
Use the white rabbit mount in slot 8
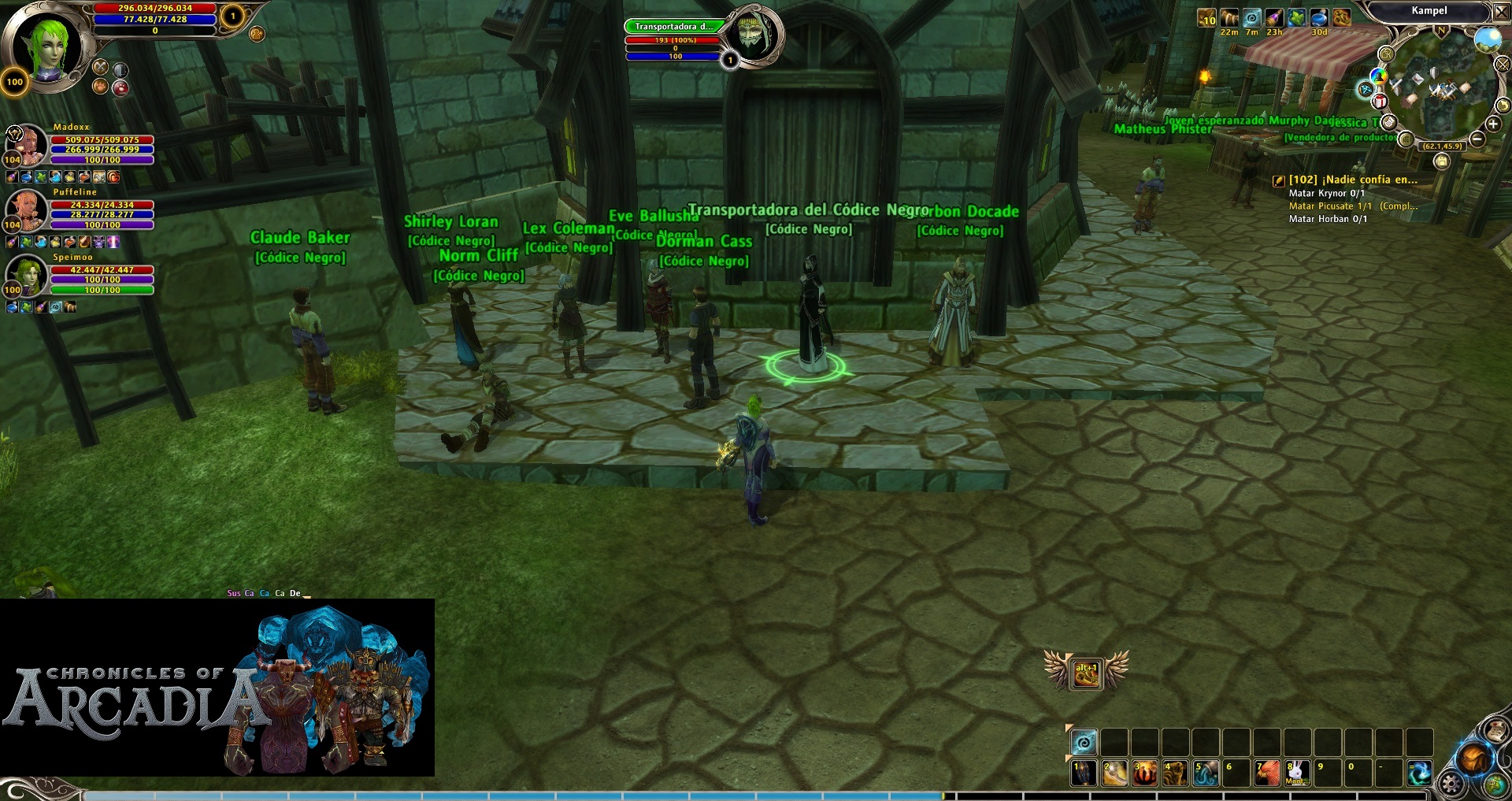click(1297, 773)
